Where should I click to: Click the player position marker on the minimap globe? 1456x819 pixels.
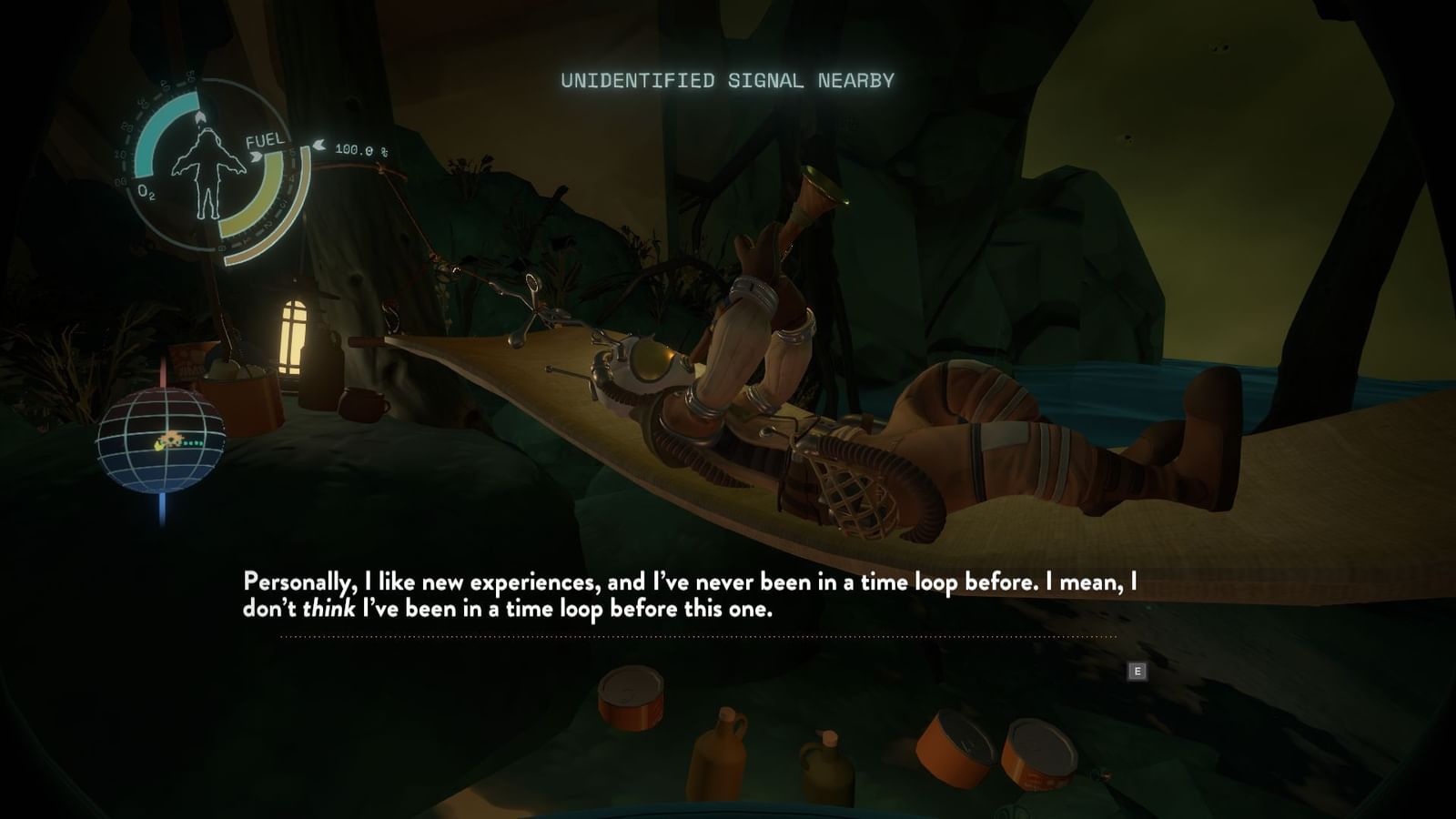159,446
